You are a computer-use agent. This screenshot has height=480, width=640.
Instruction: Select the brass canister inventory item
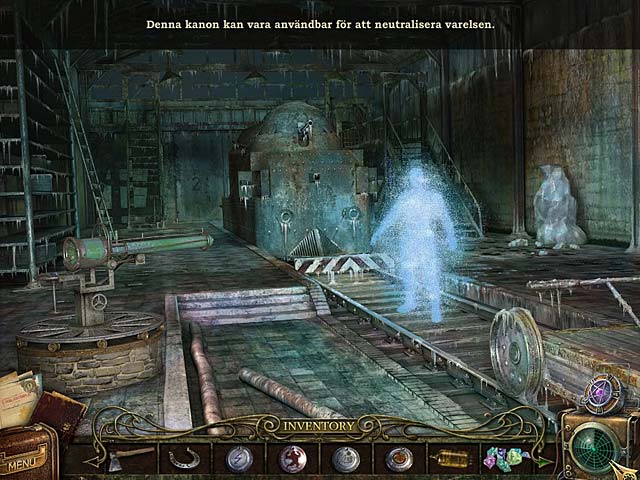click(x=448, y=458)
